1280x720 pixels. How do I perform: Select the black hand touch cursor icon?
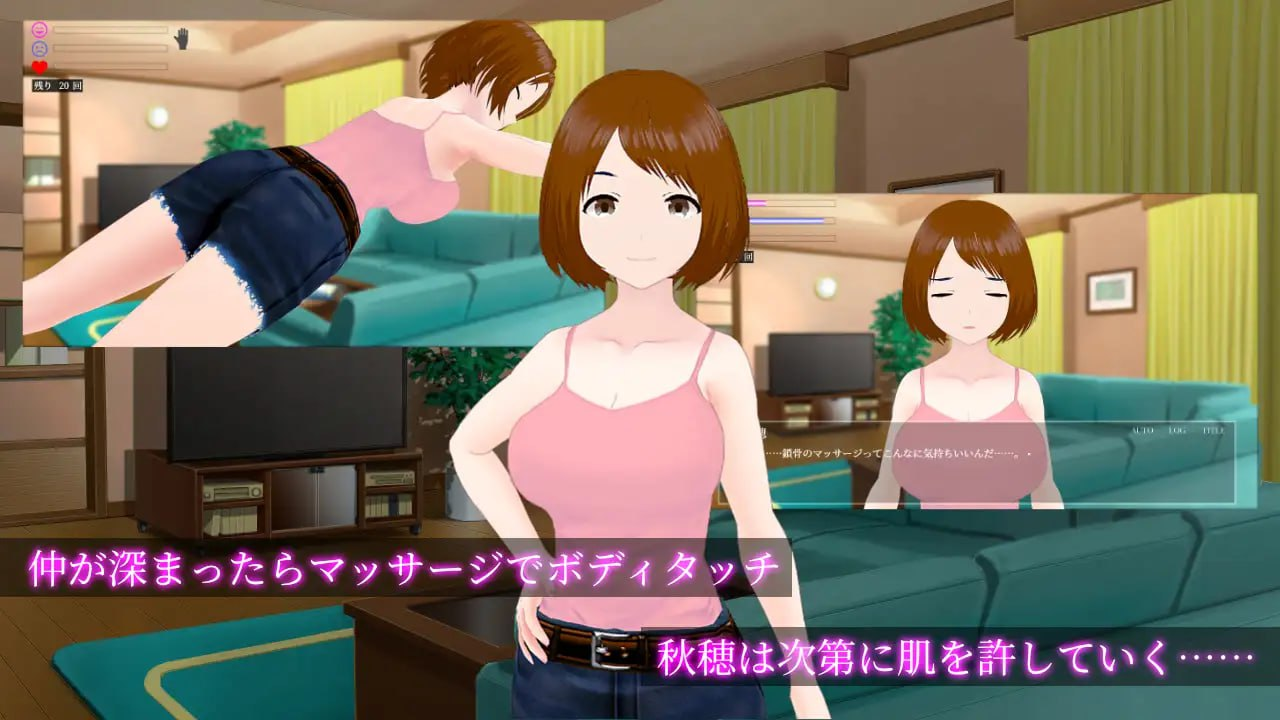[182, 38]
